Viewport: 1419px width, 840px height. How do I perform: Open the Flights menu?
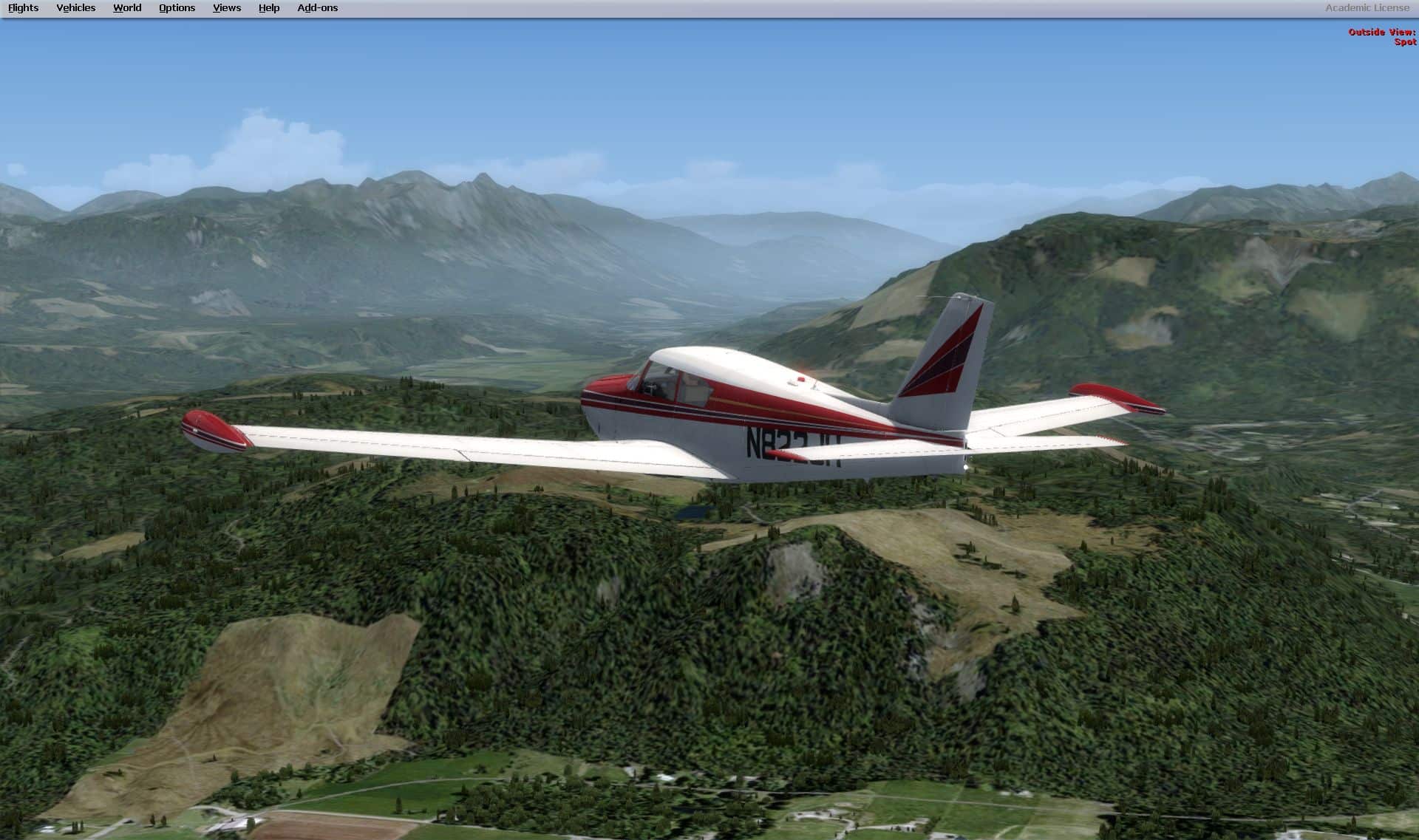pyautogui.click(x=24, y=8)
